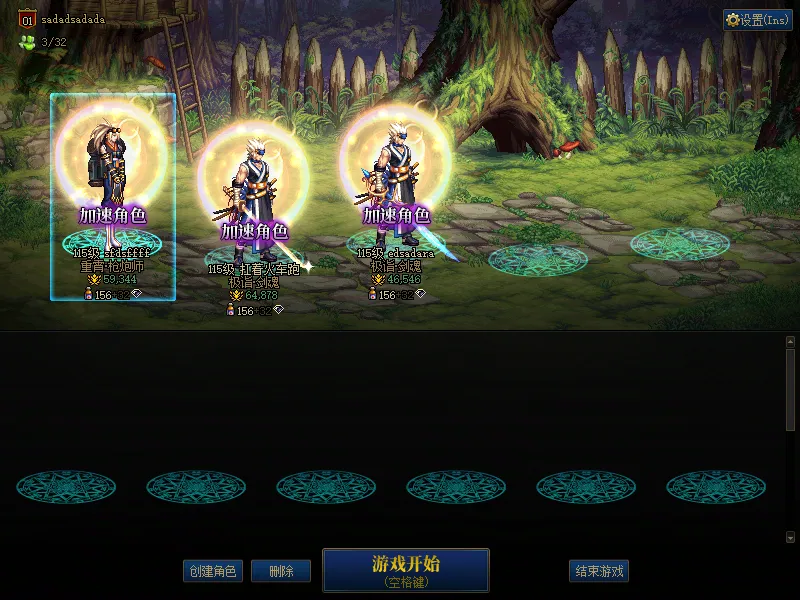Exit via the 结束游戏 button
This screenshot has height=600, width=800.
pyautogui.click(x=599, y=571)
